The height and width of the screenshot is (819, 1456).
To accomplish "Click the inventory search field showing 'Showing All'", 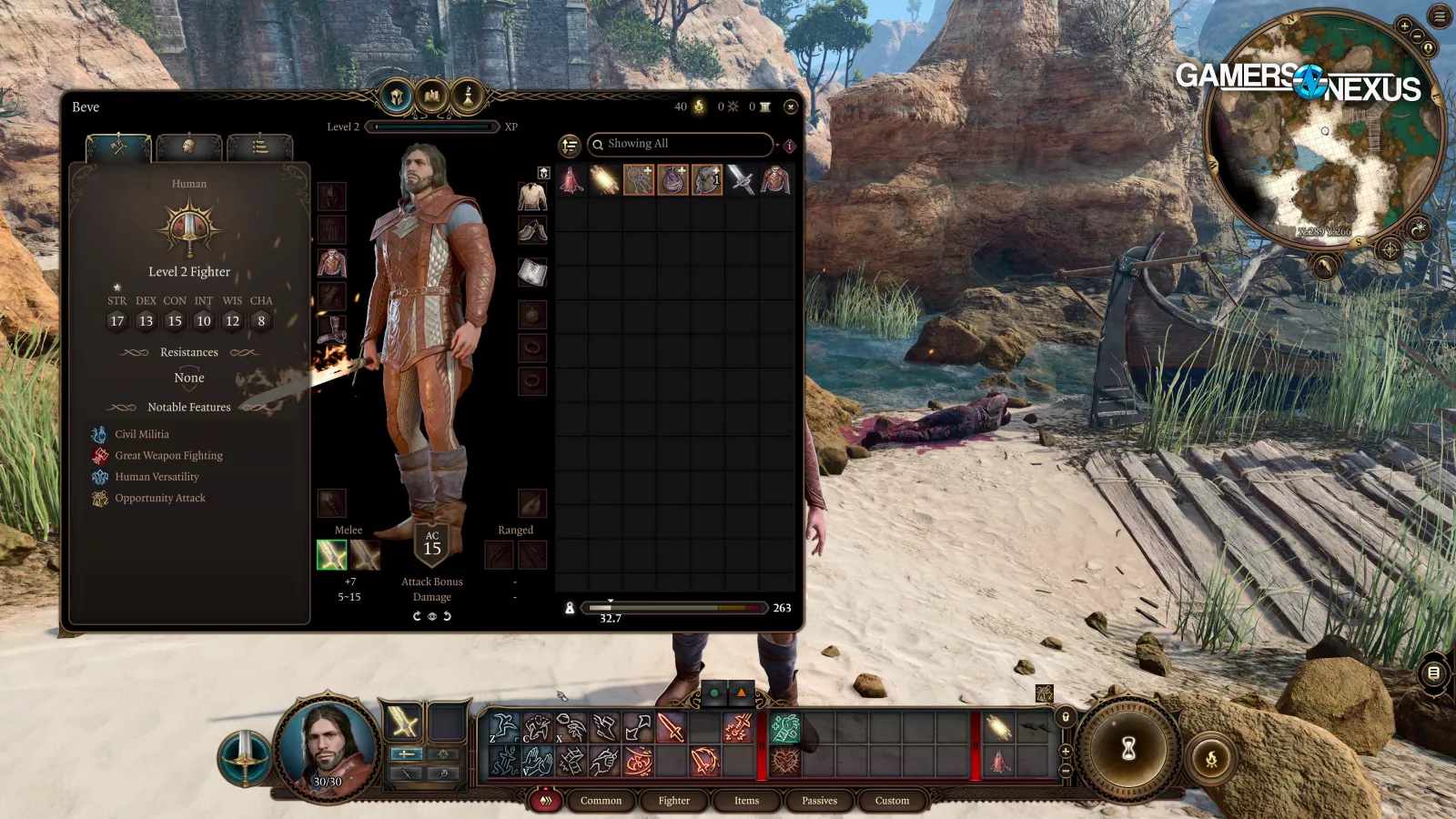I will pyautogui.click(x=682, y=144).
